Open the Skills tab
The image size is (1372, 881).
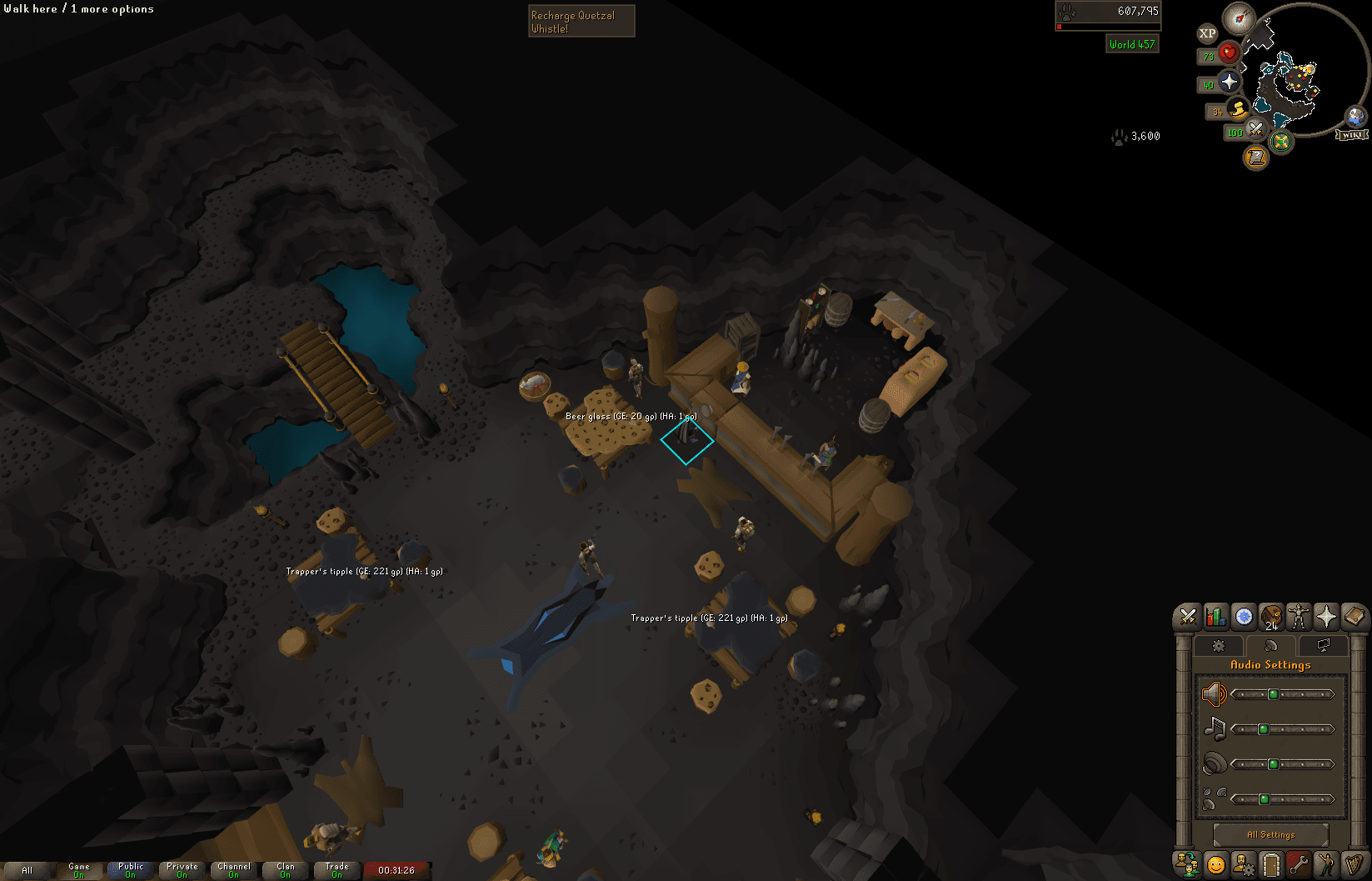tap(1215, 617)
